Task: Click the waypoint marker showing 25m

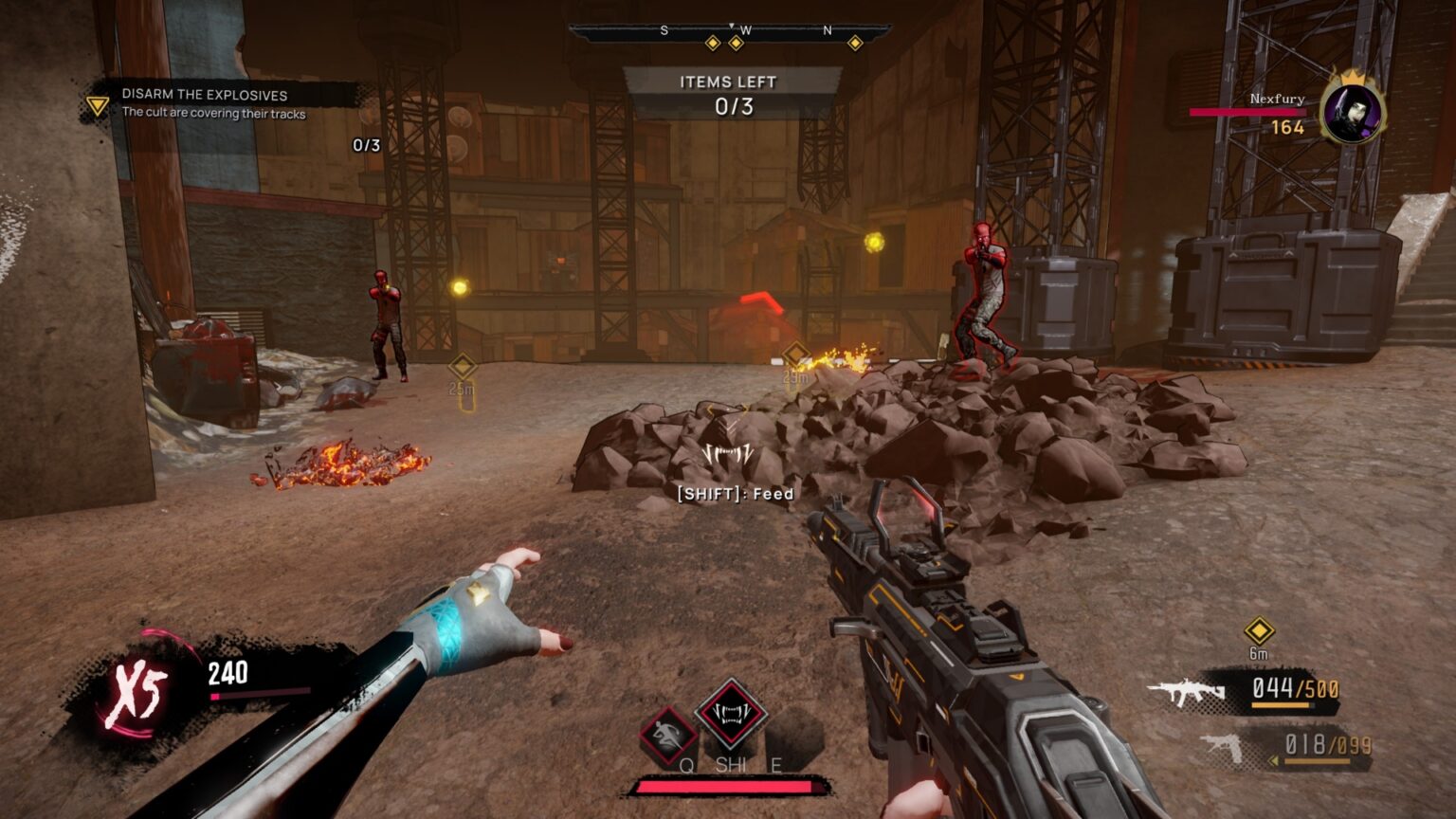Action: [462, 368]
